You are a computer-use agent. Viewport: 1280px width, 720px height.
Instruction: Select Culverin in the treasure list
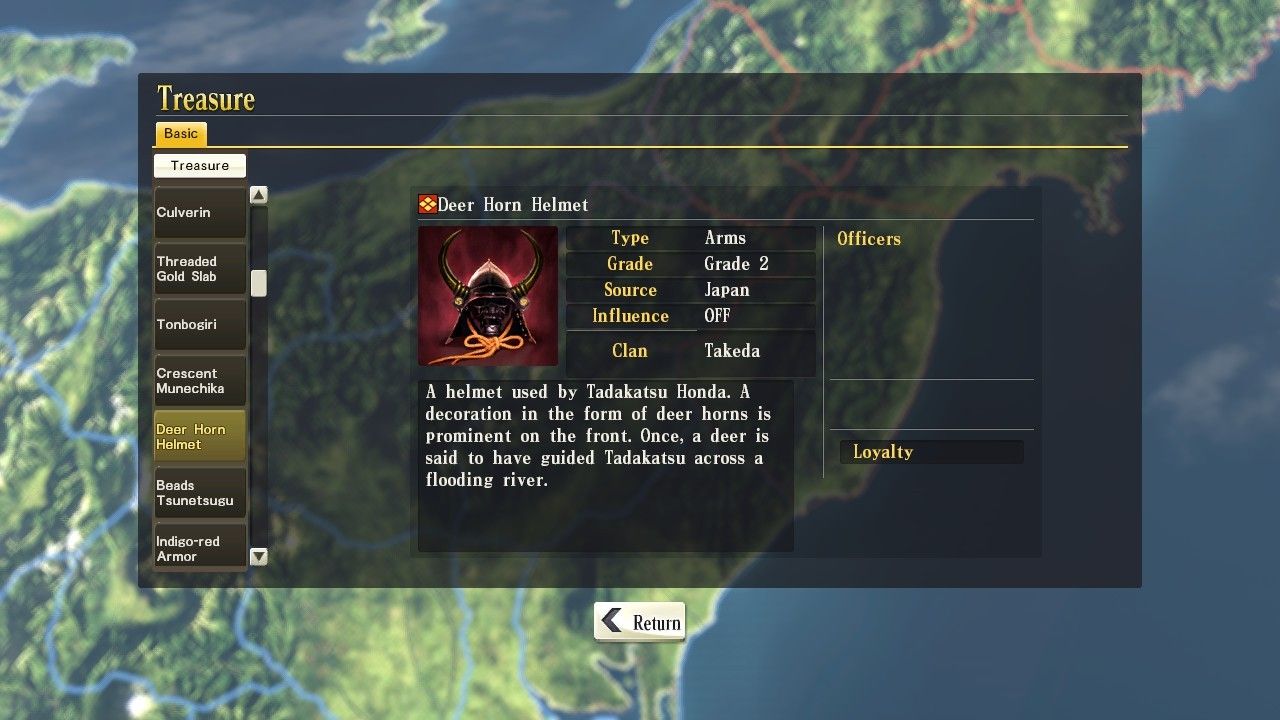tap(199, 212)
